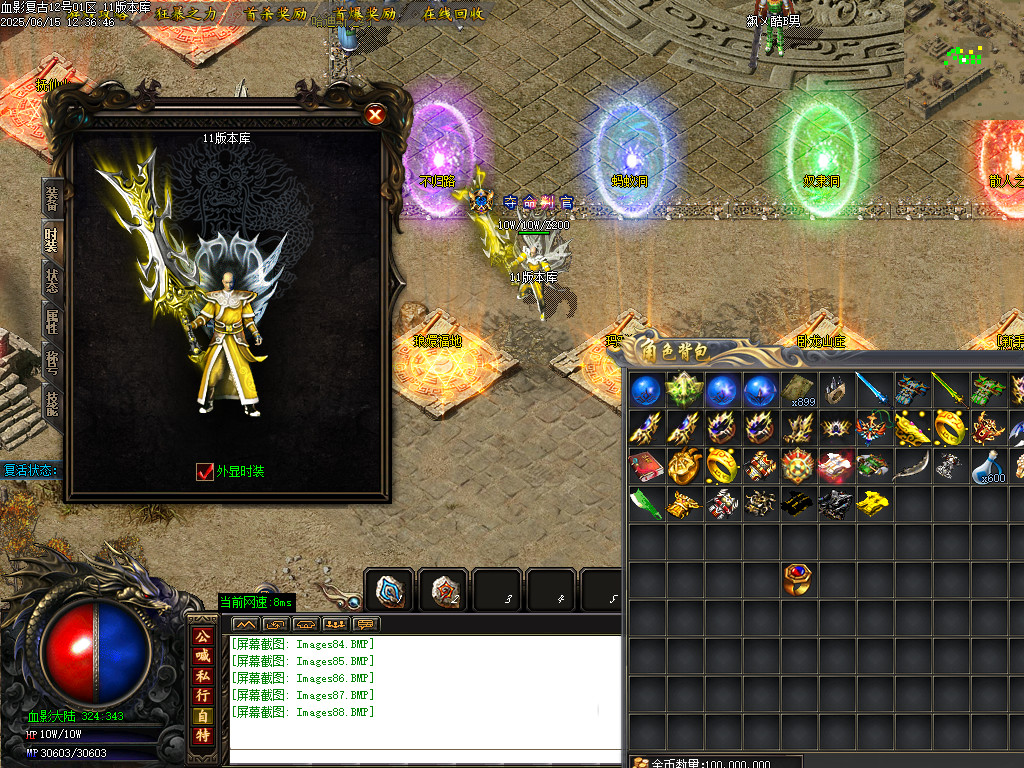The width and height of the screenshot is (1024, 768).
Task: Switch chat to the 喊 shout channel
Action: tap(203, 656)
